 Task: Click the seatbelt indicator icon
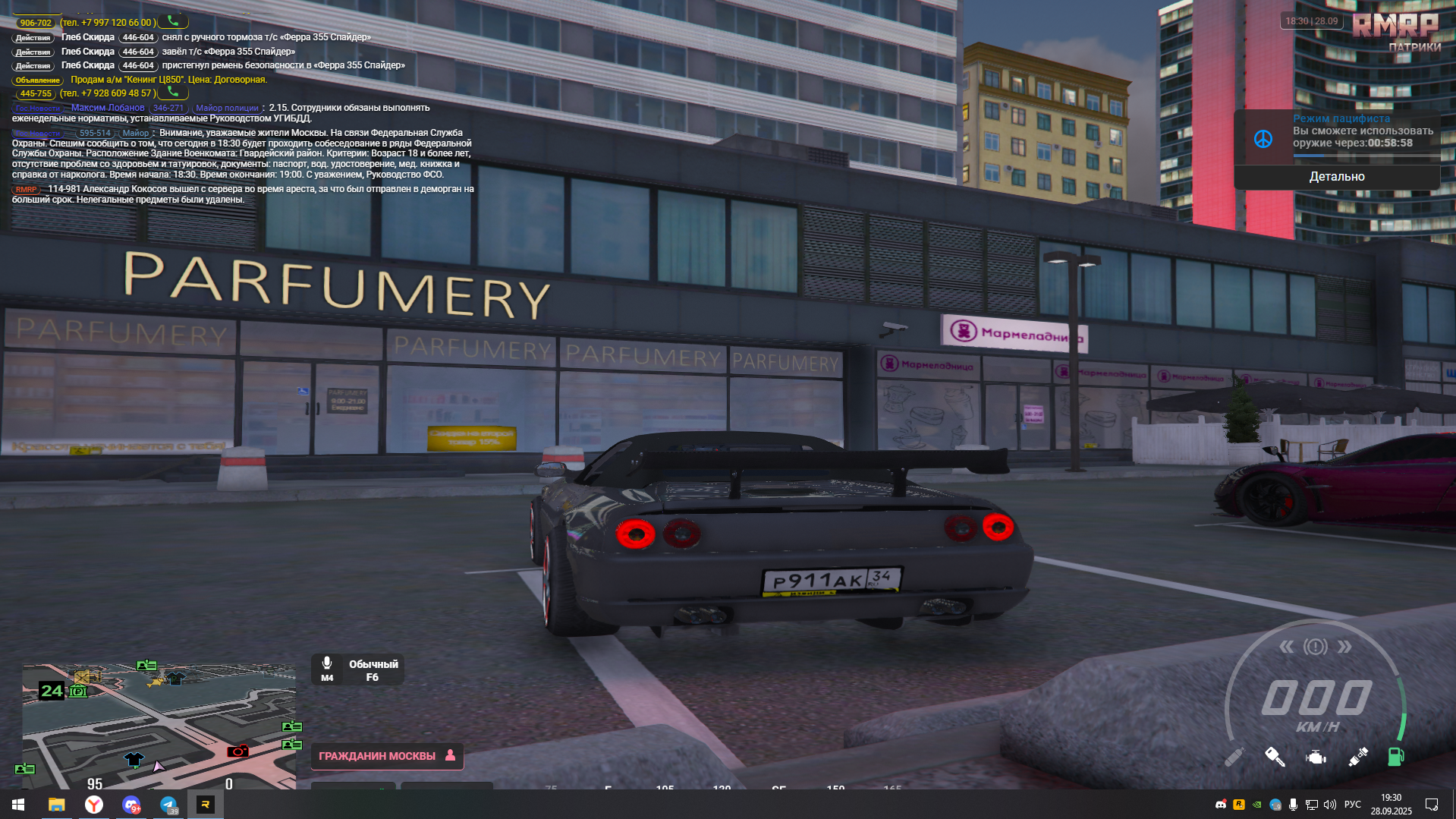pyautogui.click(x=1357, y=757)
